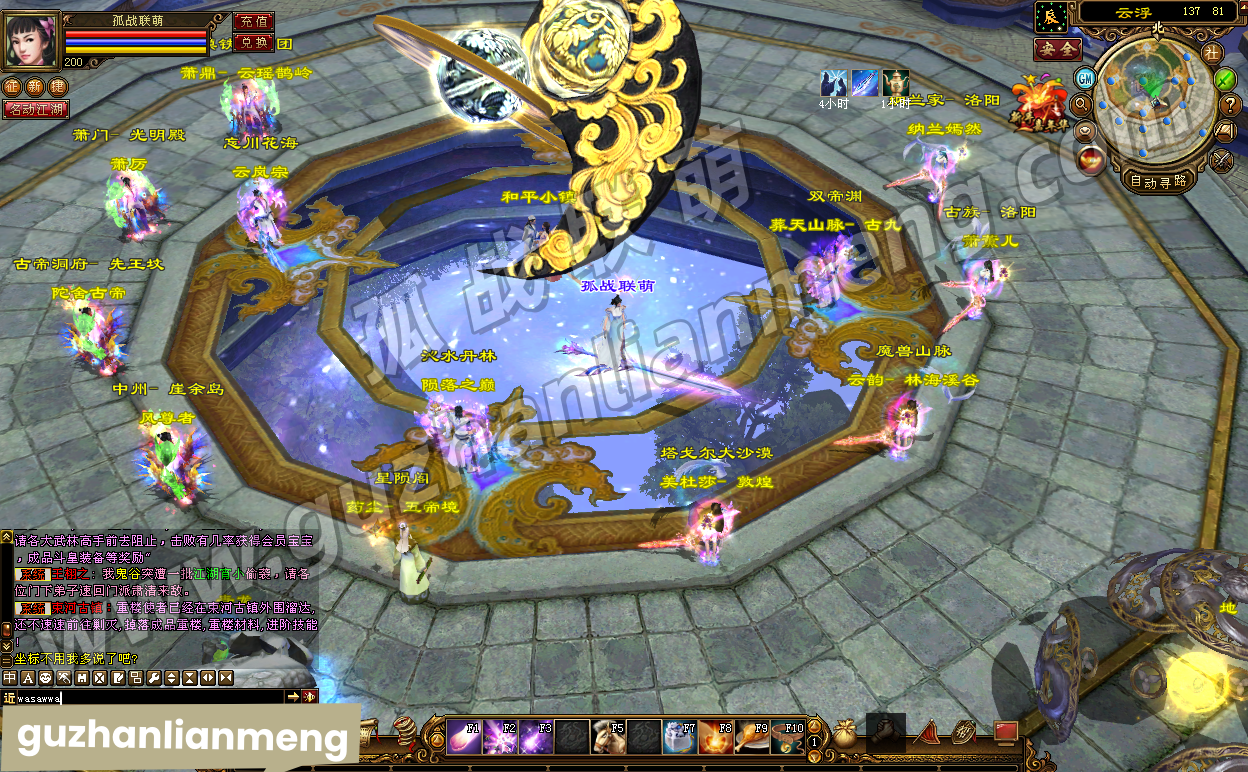Image resolution: width=1248 pixels, height=772 pixels.
Task: Use the F1 hotbar skill
Action: 463,737
